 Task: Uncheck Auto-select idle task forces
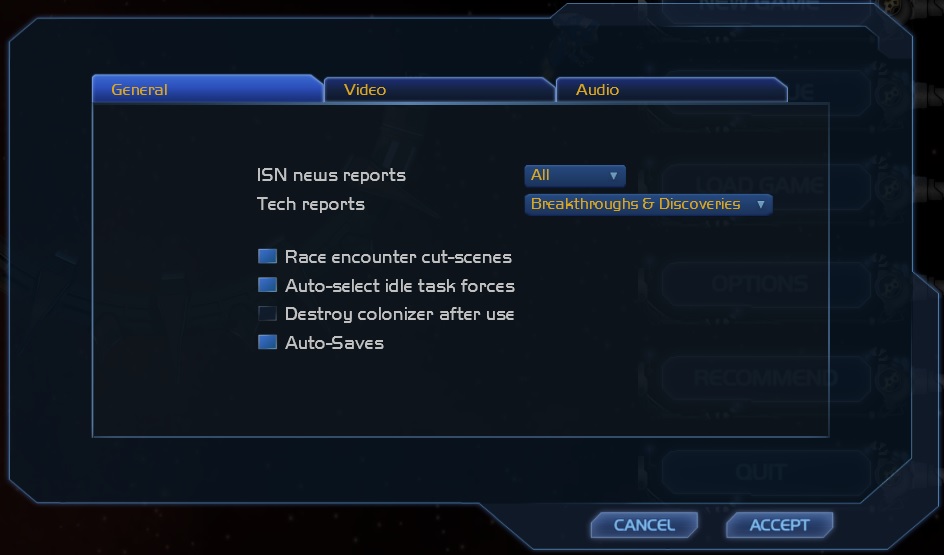(x=267, y=286)
